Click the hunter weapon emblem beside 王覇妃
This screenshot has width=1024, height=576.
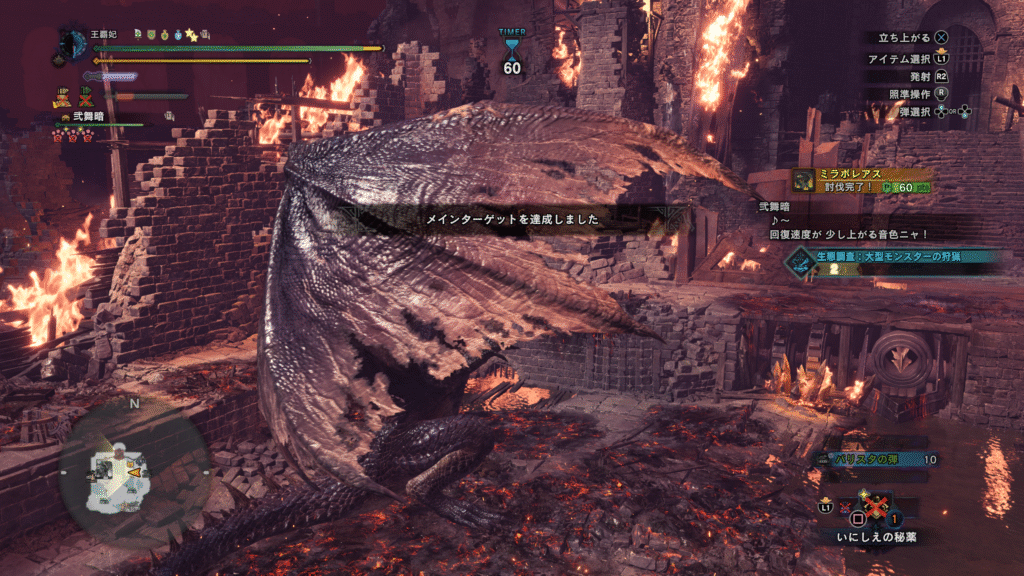pyautogui.click(x=72, y=45)
